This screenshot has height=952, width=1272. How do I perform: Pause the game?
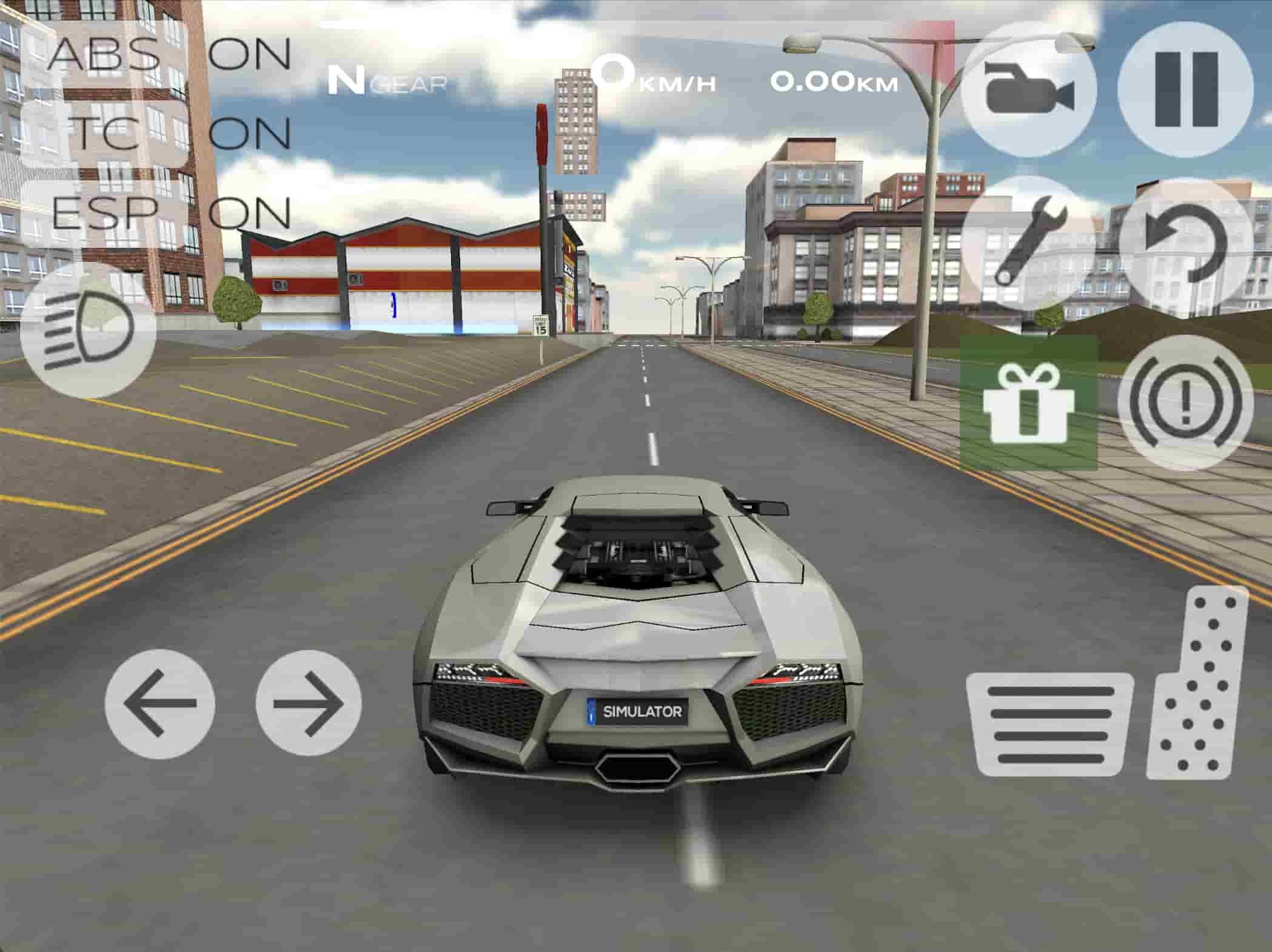pyautogui.click(x=1185, y=89)
